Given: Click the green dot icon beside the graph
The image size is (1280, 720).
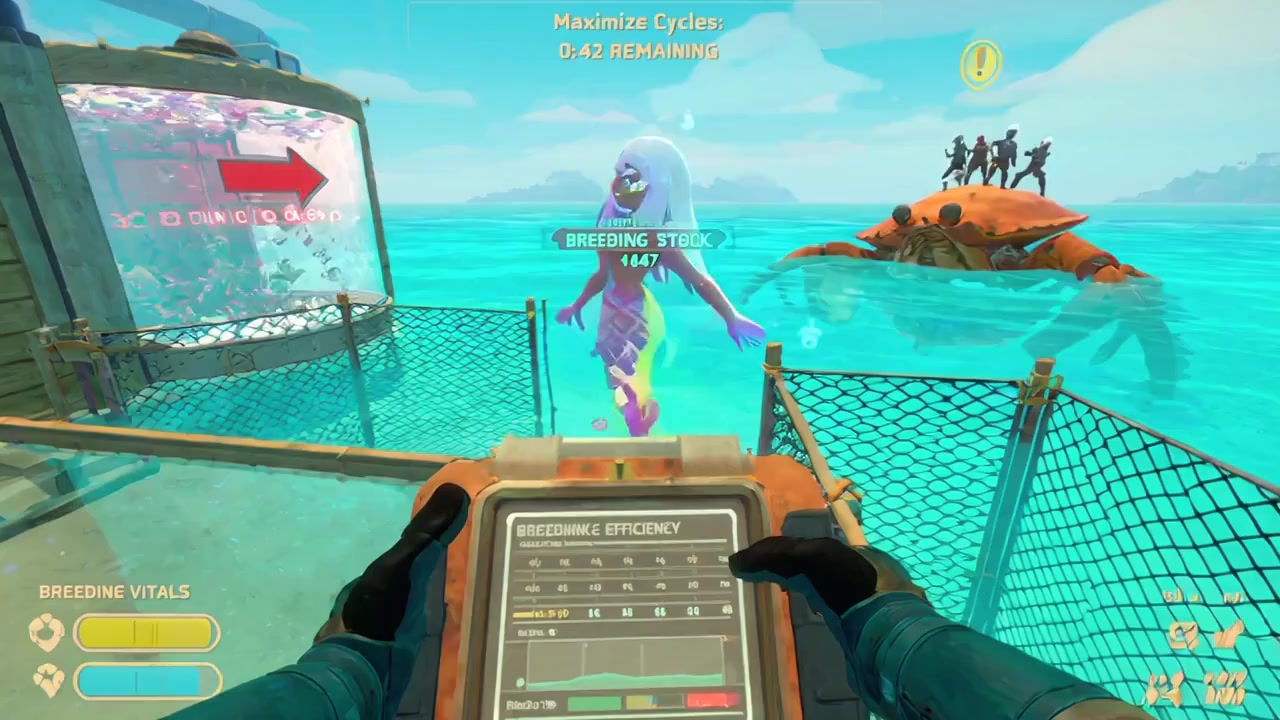Looking at the screenshot, I should [520, 682].
